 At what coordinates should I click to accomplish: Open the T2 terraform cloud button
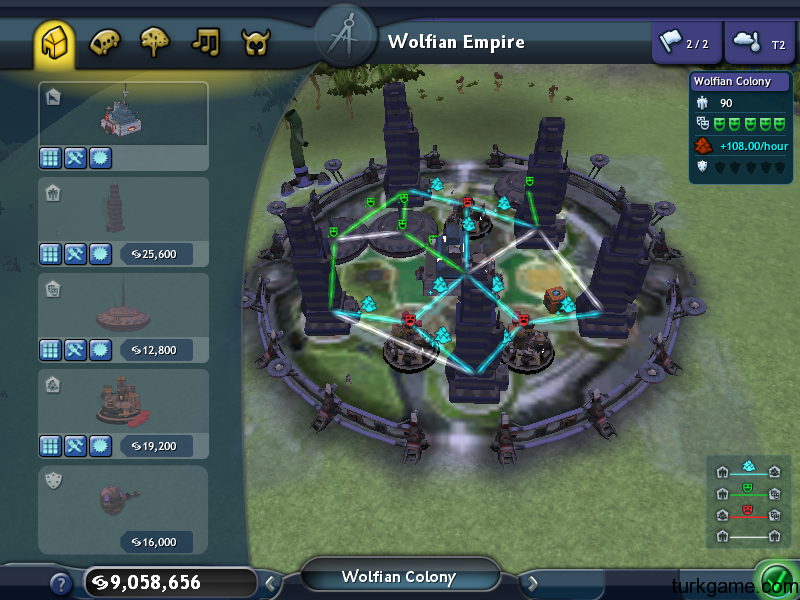click(x=758, y=43)
